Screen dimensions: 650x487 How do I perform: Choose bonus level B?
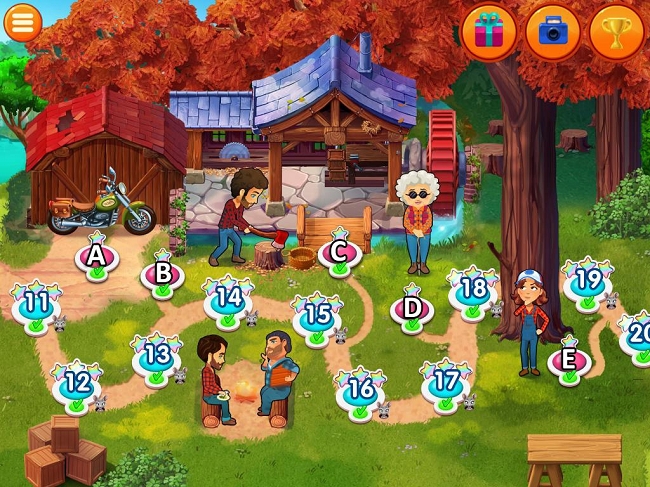[162, 273]
